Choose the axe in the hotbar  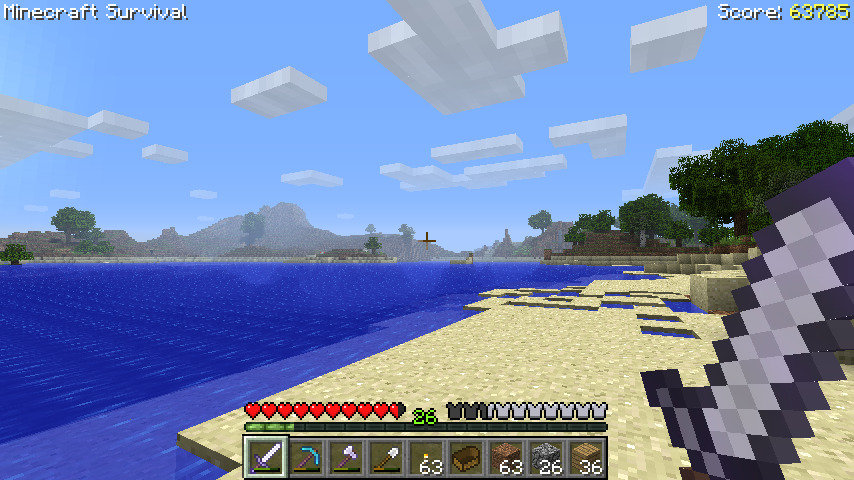click(346, 458)
